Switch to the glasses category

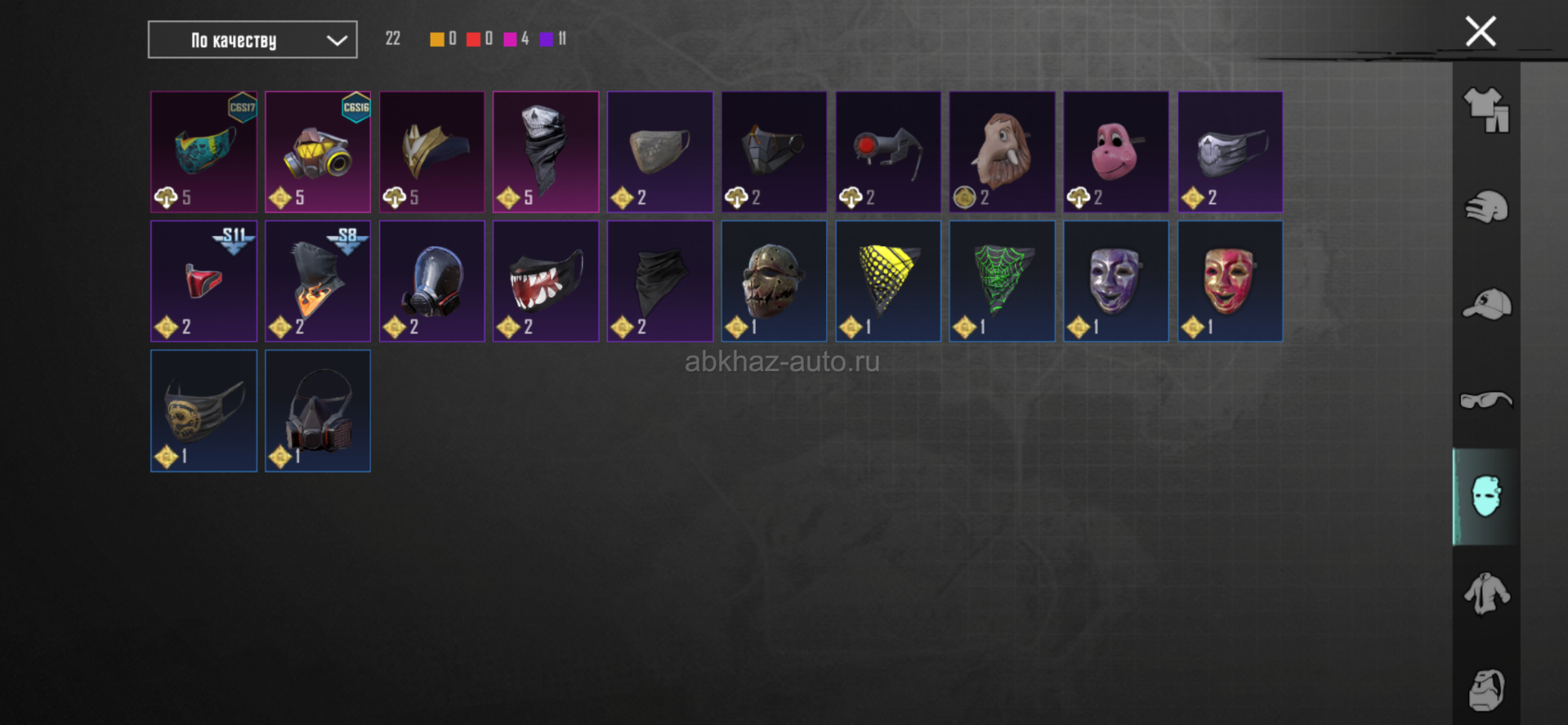click(1486, 400)
